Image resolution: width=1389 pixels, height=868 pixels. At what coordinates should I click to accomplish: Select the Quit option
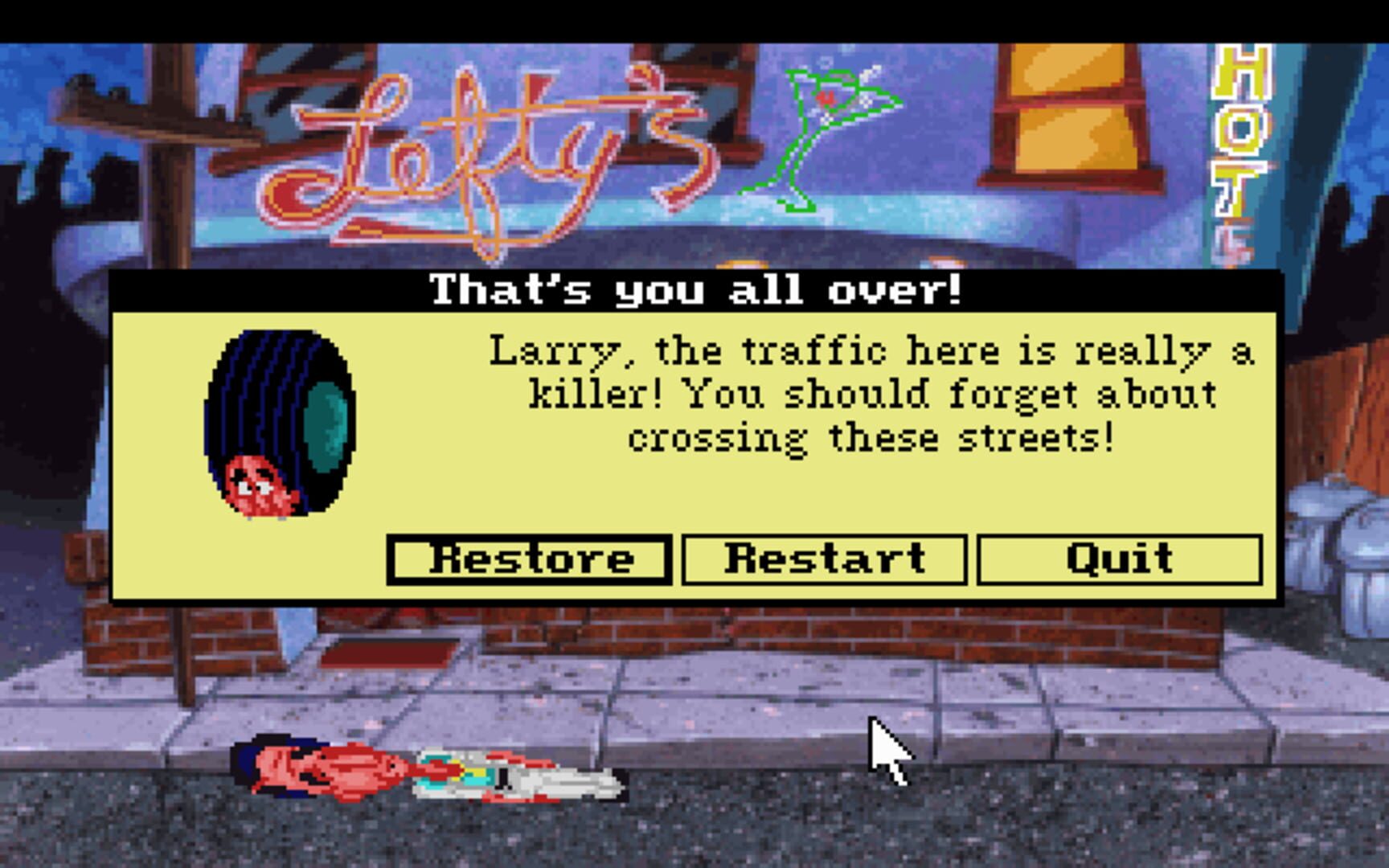pos(1117,559)
